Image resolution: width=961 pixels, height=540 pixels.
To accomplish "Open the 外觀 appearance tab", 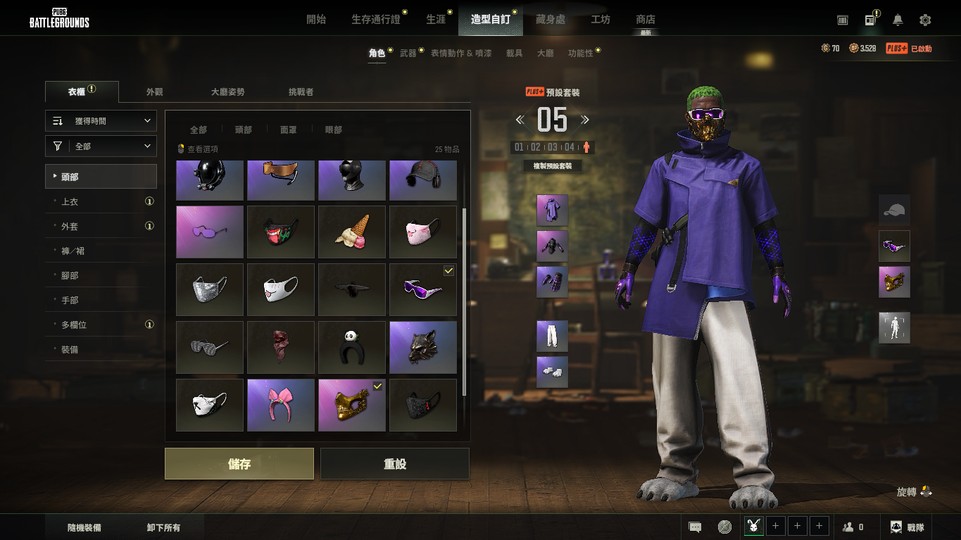I will click(154, 92).
